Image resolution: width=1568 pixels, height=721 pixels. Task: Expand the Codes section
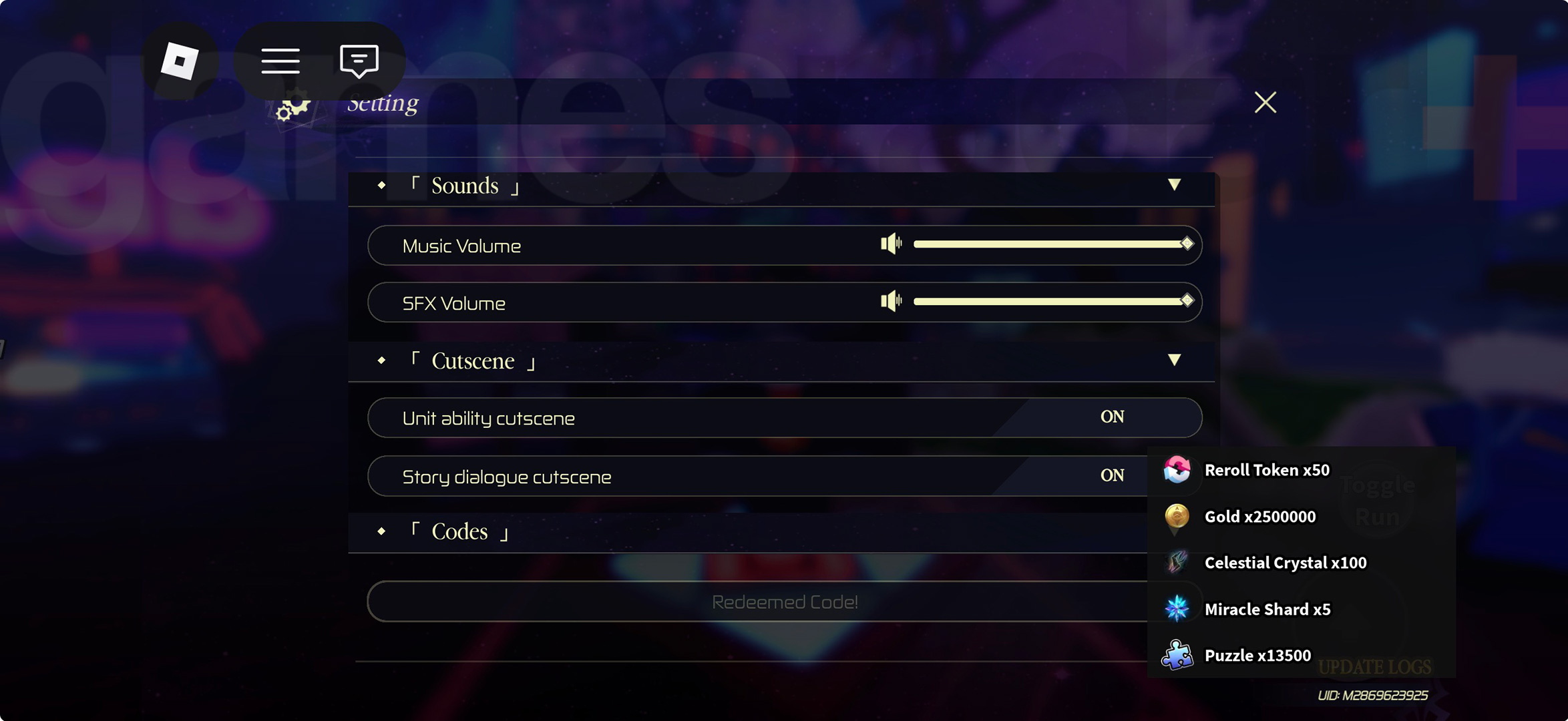[x=459, y=532]
